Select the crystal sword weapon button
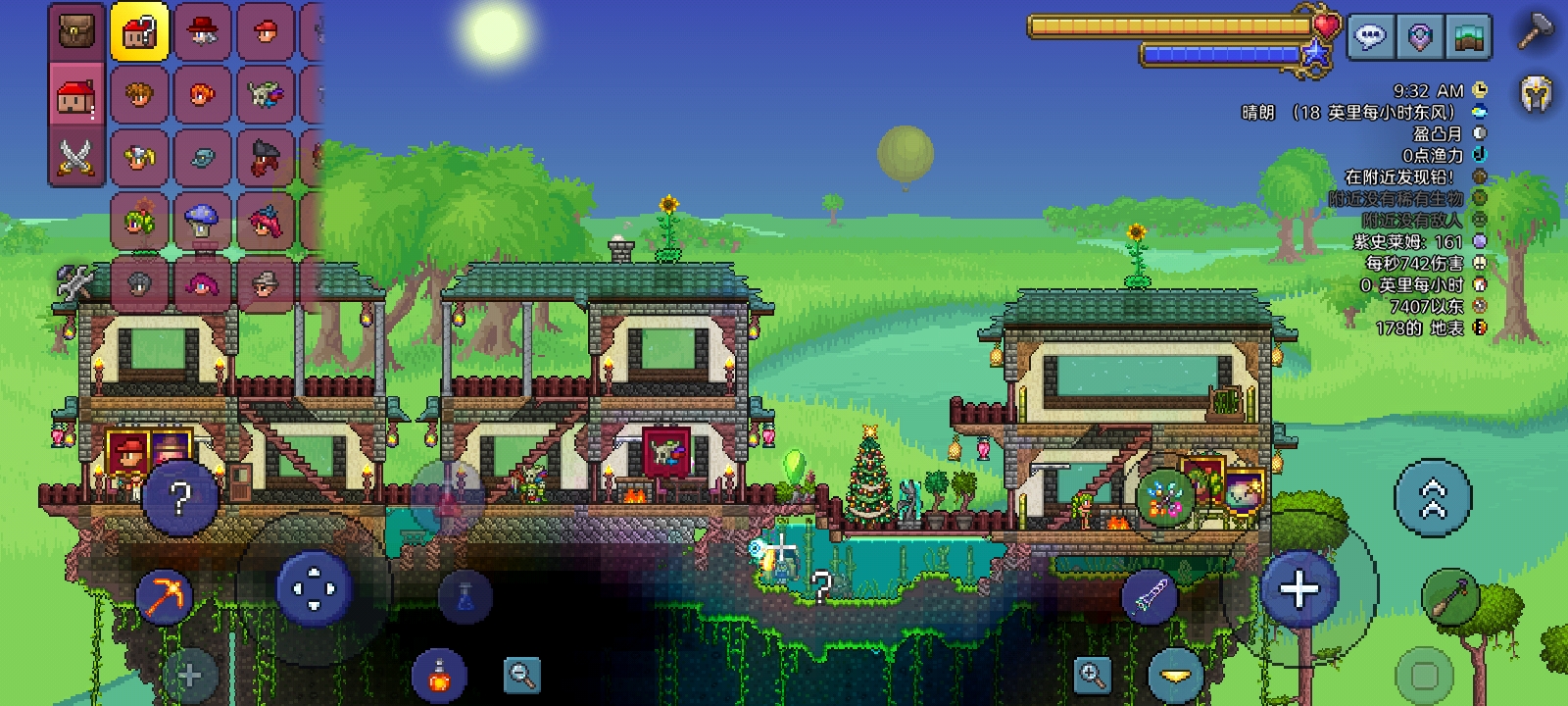 [1150, 595]
